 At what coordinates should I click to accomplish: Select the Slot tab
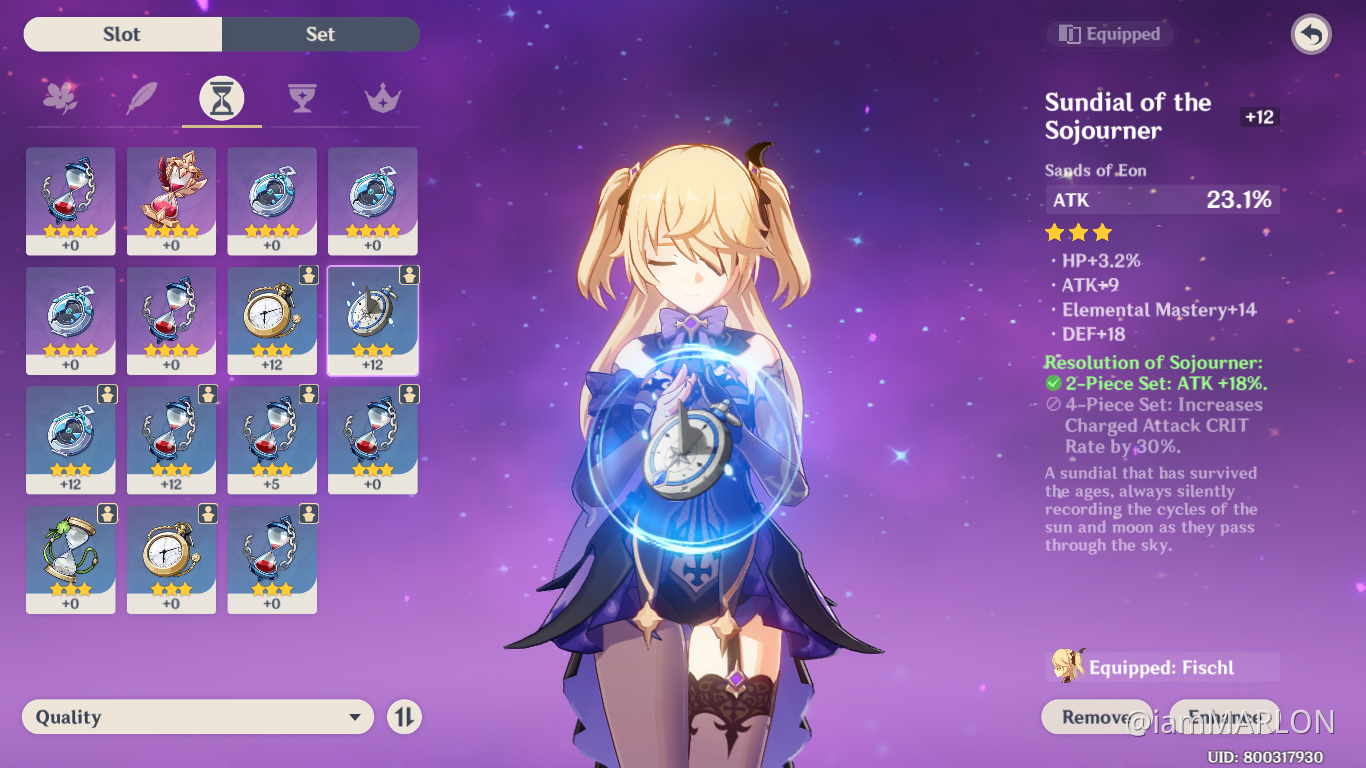tap(122, 33)
